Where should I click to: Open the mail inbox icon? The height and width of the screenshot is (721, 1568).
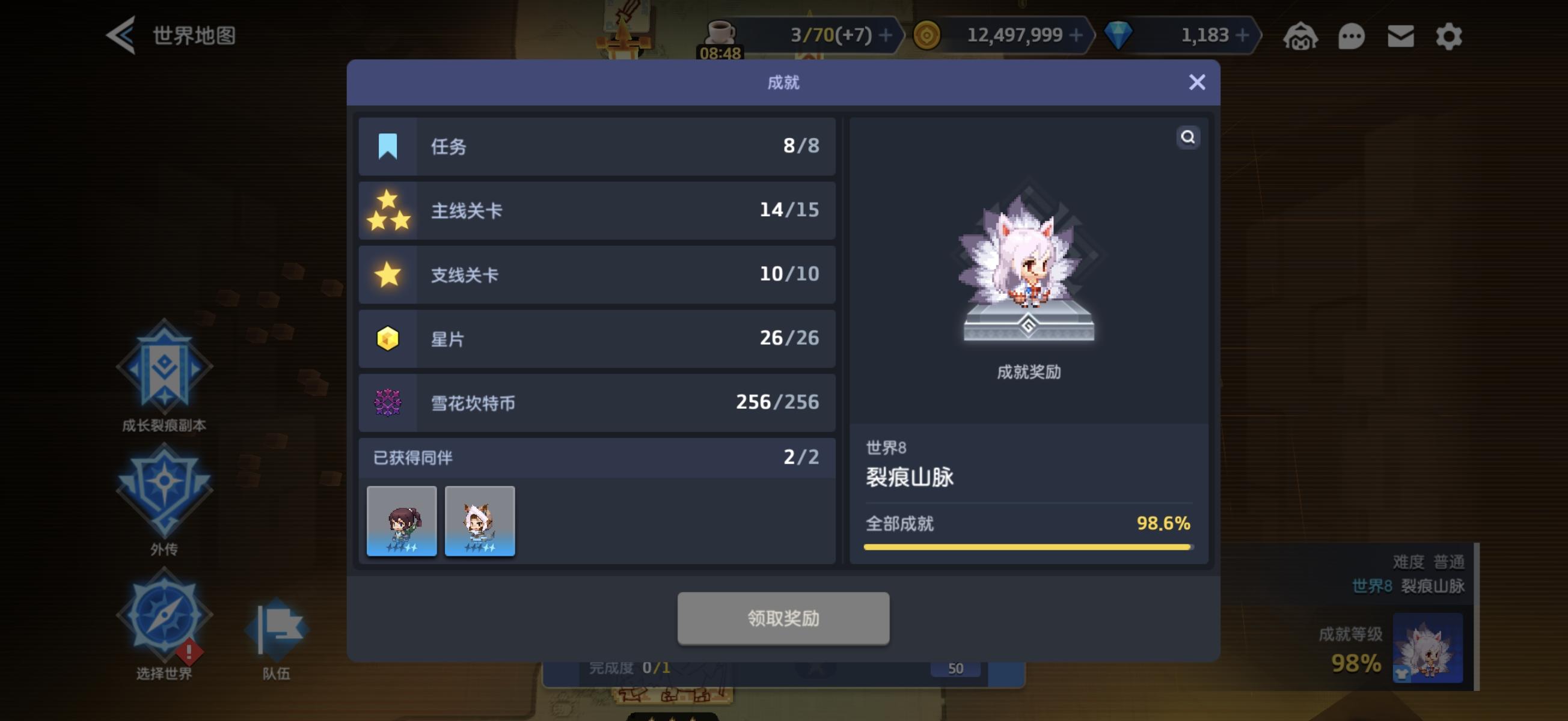point(1401,36)
